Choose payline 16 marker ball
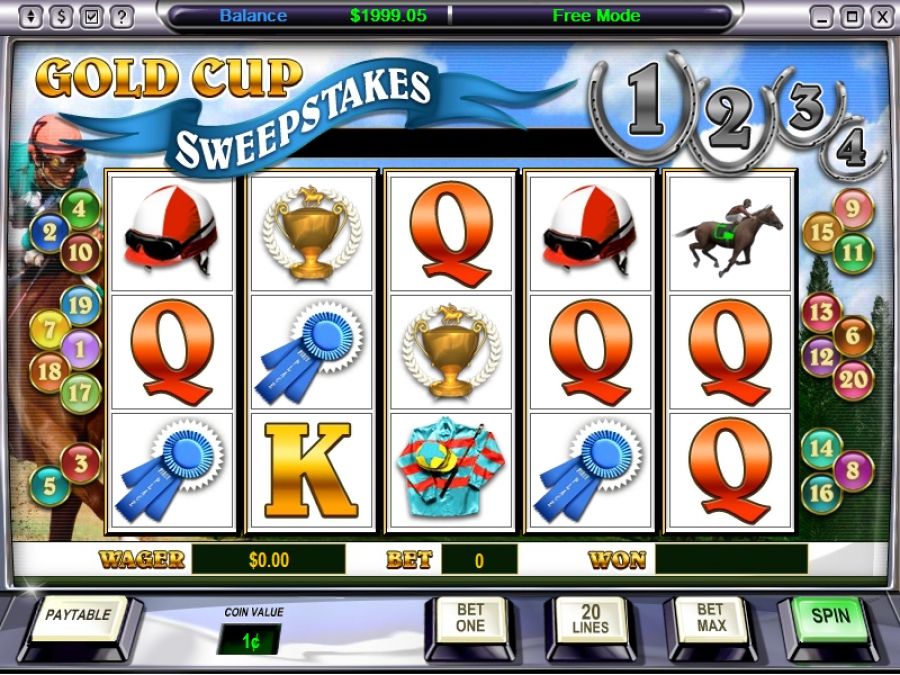This screenshot has width=900, height=675. [821, 492]
